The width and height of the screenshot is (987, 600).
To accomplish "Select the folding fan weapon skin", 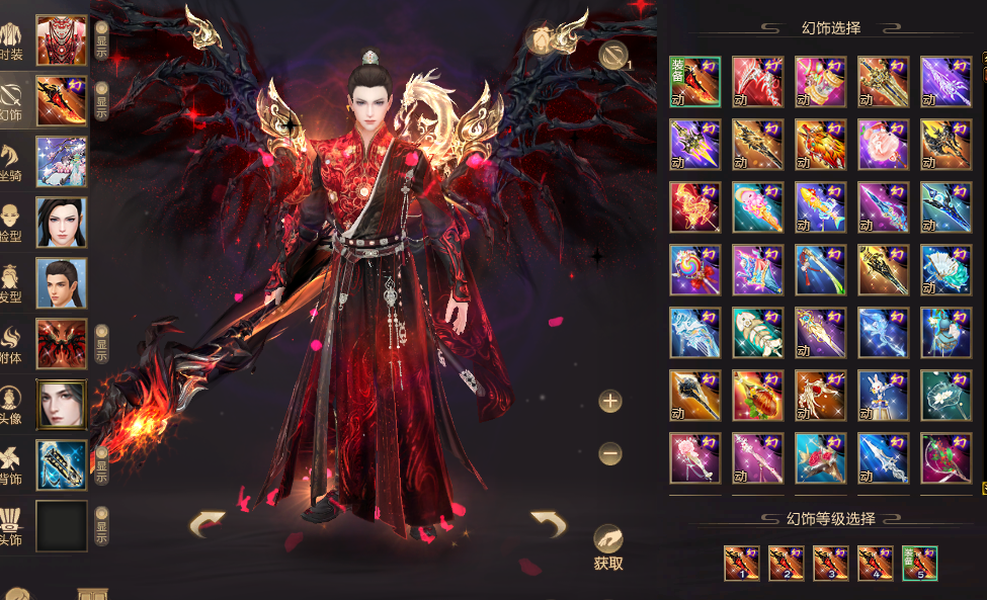I will [x=945, y=270].
